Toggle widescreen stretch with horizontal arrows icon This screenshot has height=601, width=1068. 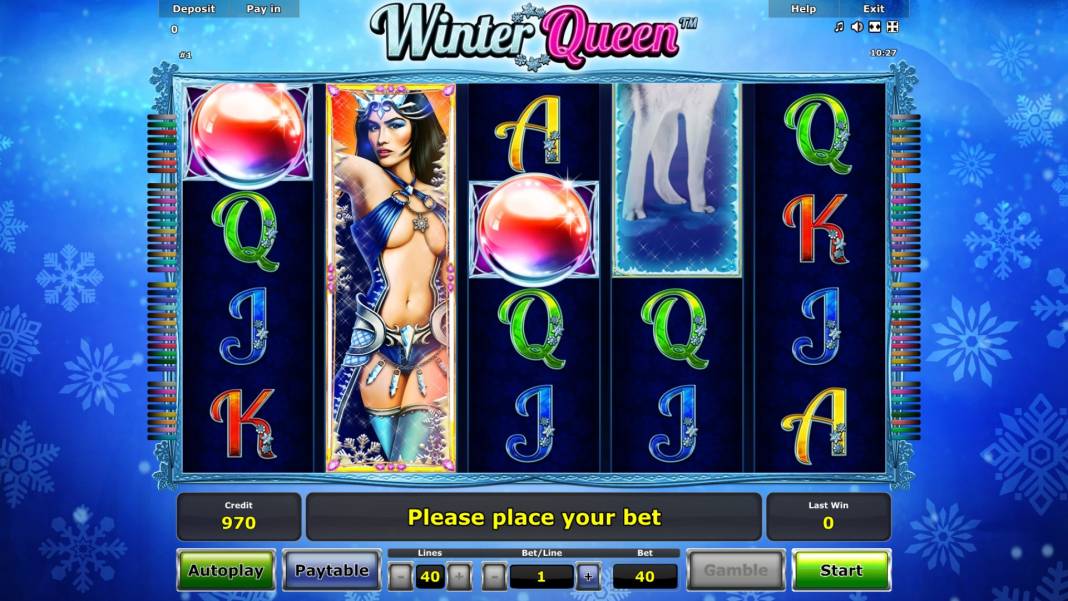click(x=875, y=27)
